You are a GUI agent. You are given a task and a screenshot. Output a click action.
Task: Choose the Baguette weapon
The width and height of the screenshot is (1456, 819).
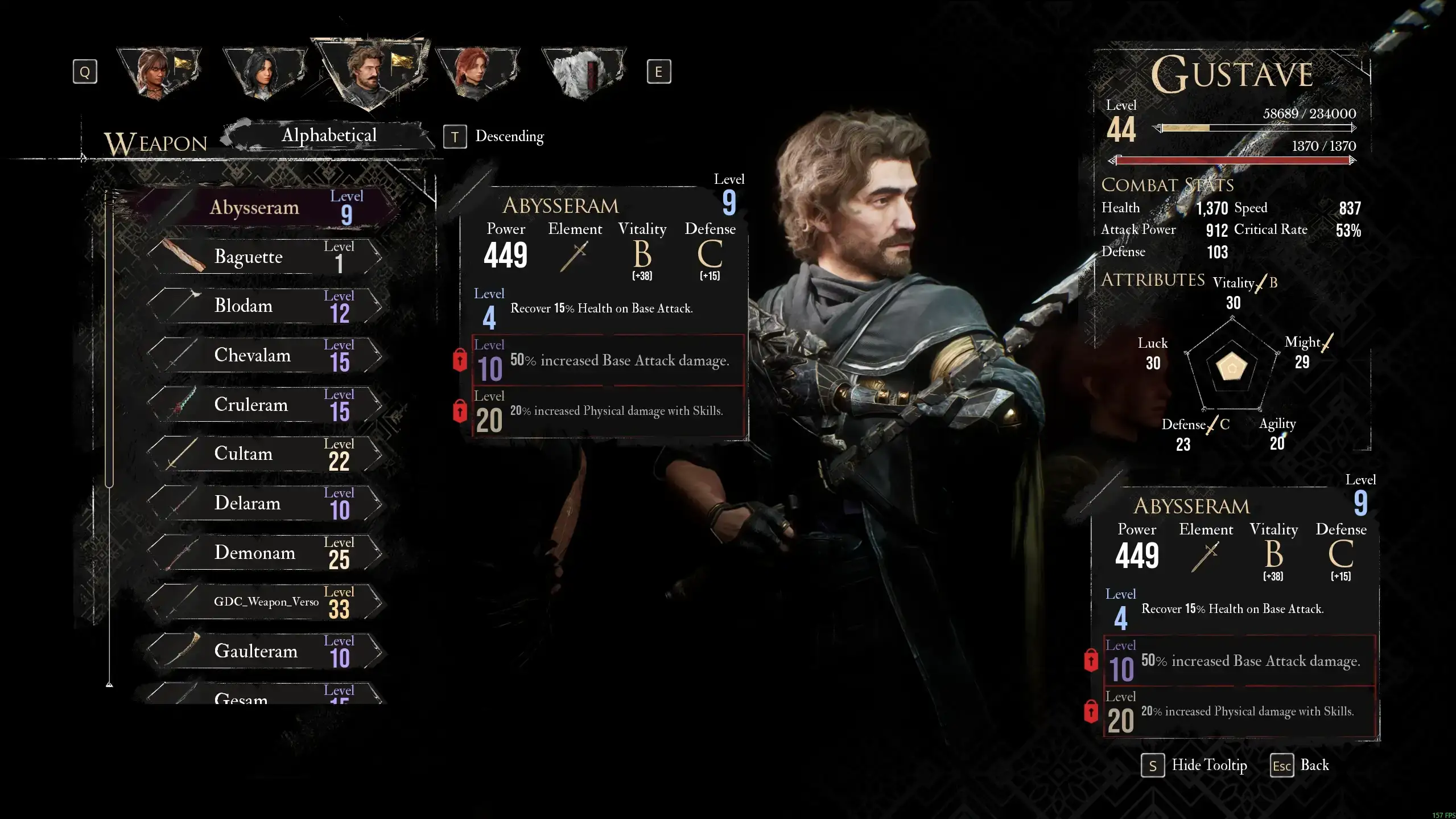[265, 257]
